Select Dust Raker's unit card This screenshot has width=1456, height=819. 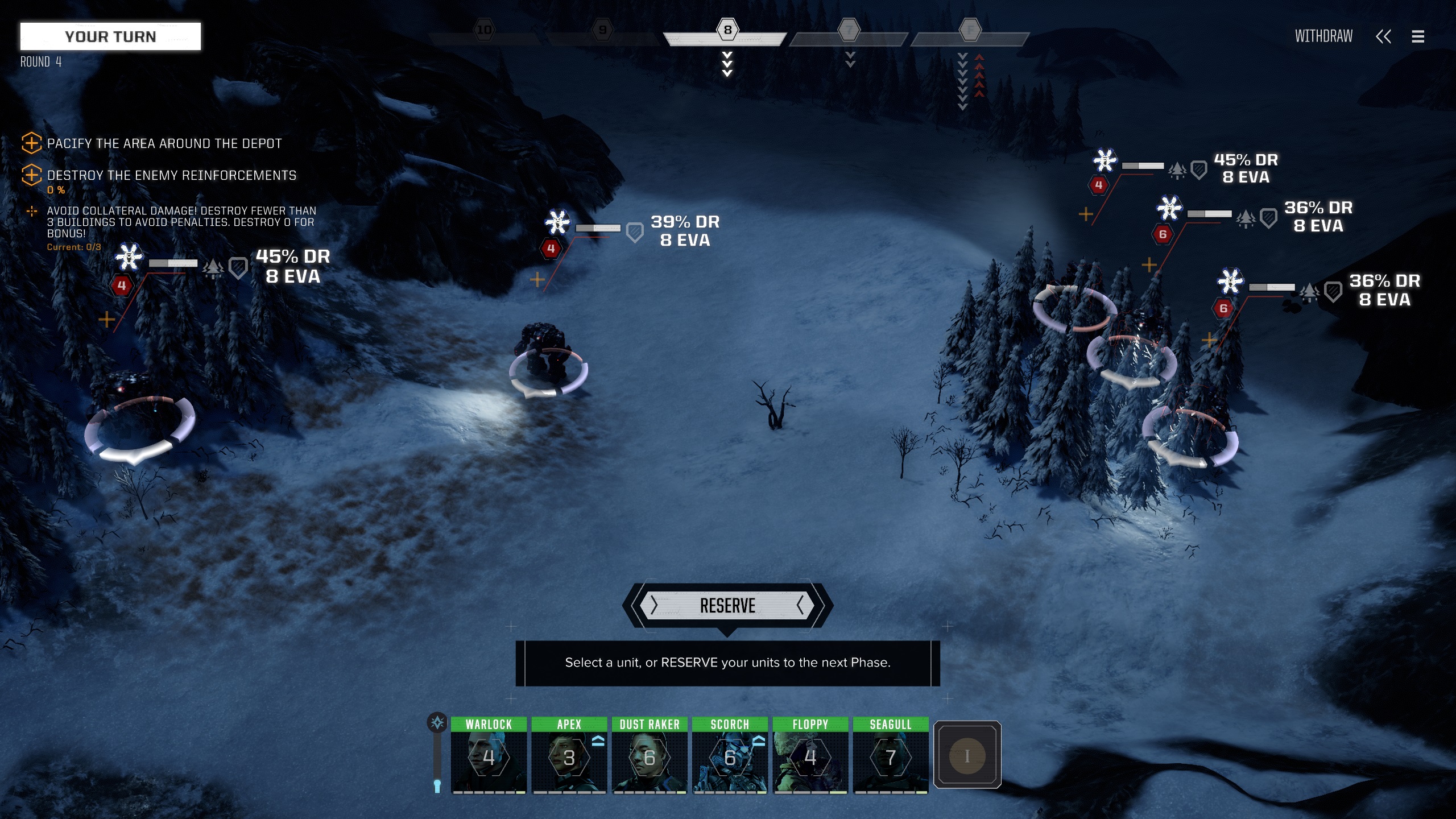pos(650,756)
